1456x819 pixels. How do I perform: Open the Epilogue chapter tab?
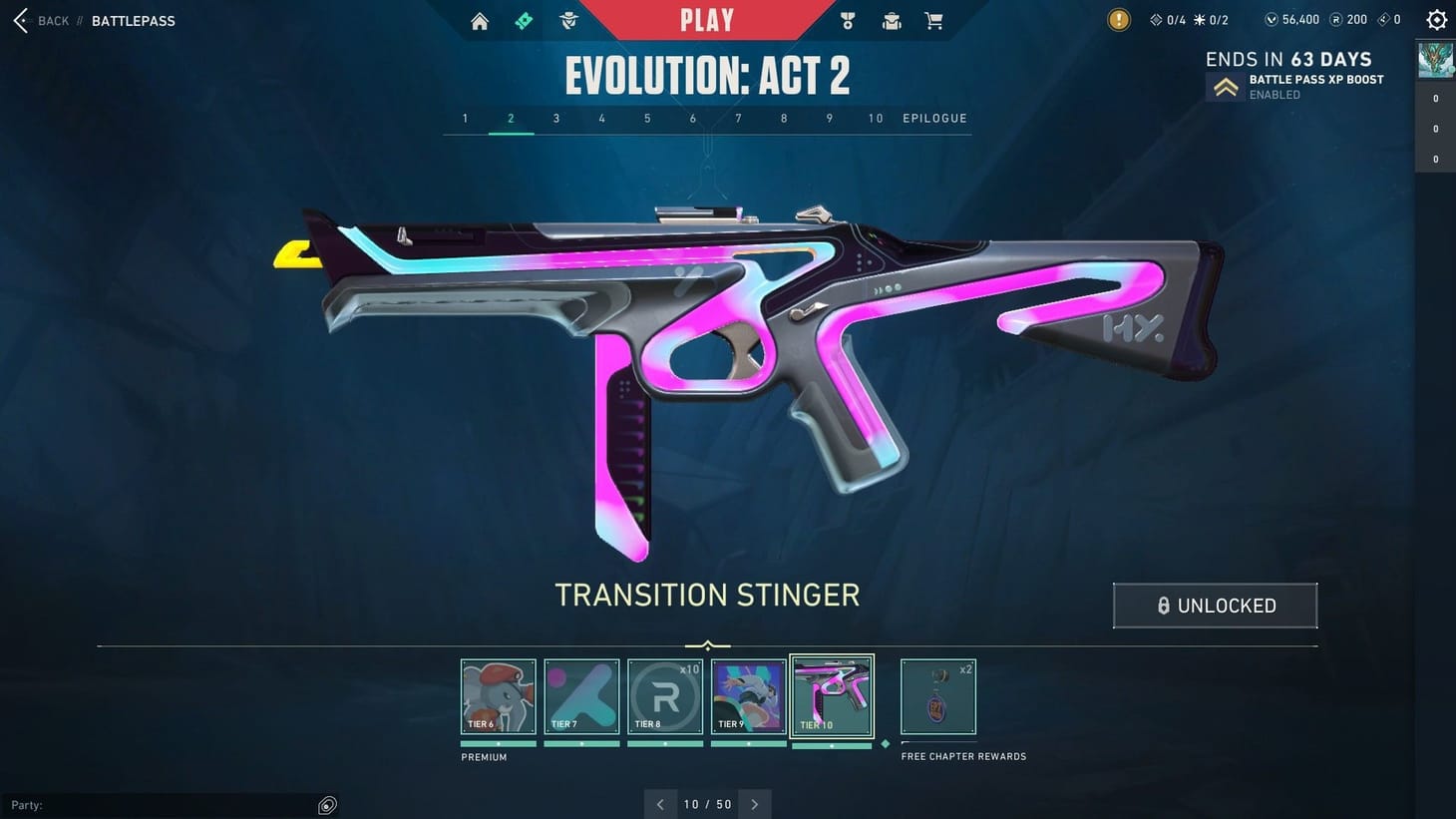tap(934, 118)
